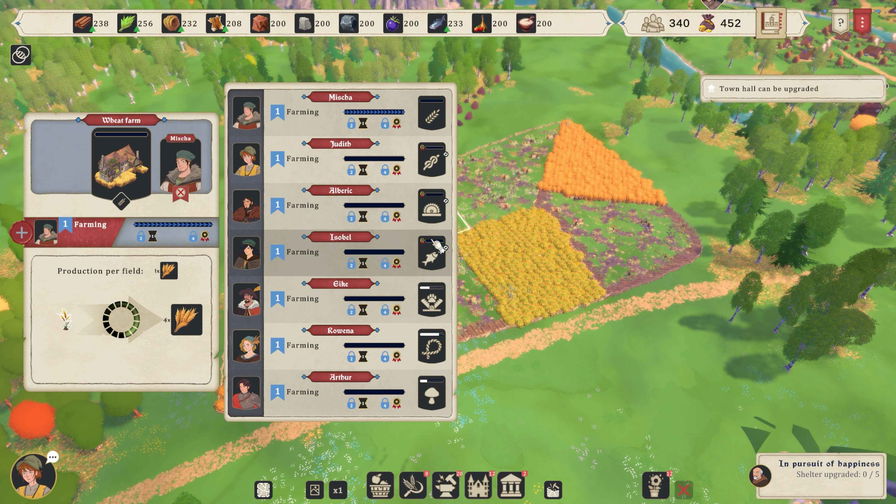
Task: Choose Alberic as the farm worker
Action: click(x=340, y=206)
